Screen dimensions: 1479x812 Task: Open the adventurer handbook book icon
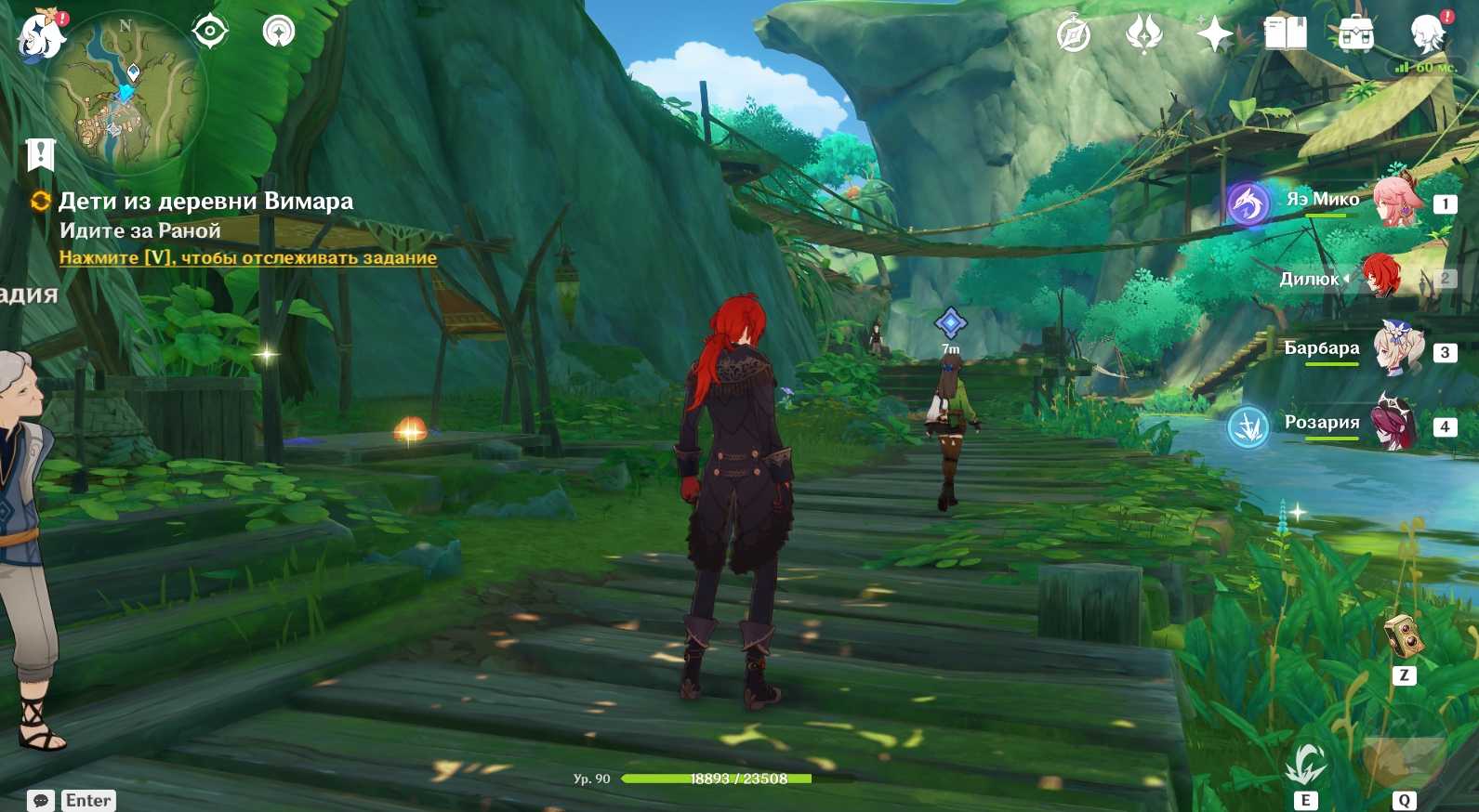[1285, 34]
